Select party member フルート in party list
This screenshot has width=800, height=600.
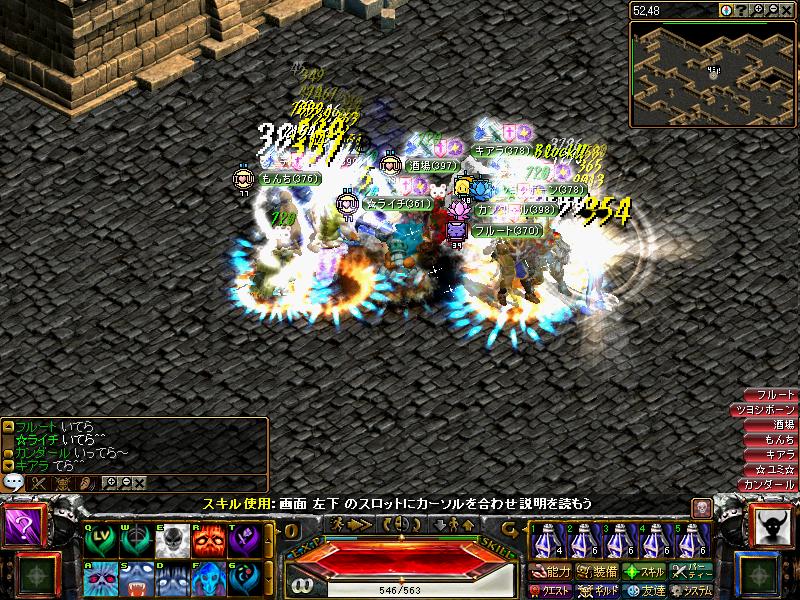tap(770, 395)
